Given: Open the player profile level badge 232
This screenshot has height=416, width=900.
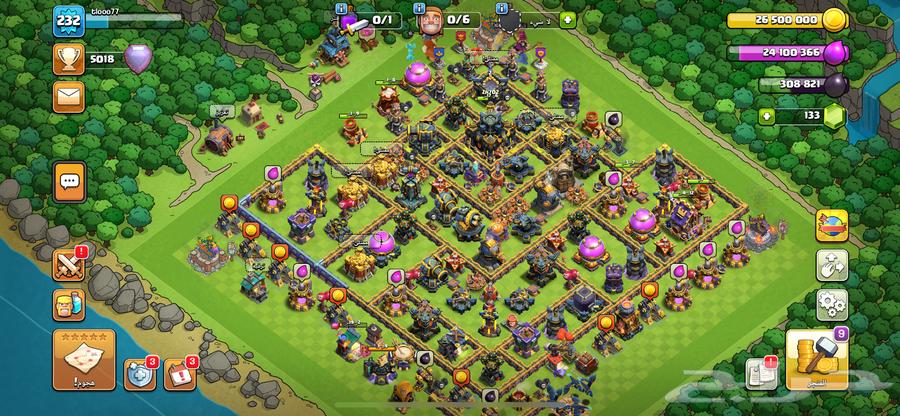Looking at the screenshot, I should tap(69, 20).
